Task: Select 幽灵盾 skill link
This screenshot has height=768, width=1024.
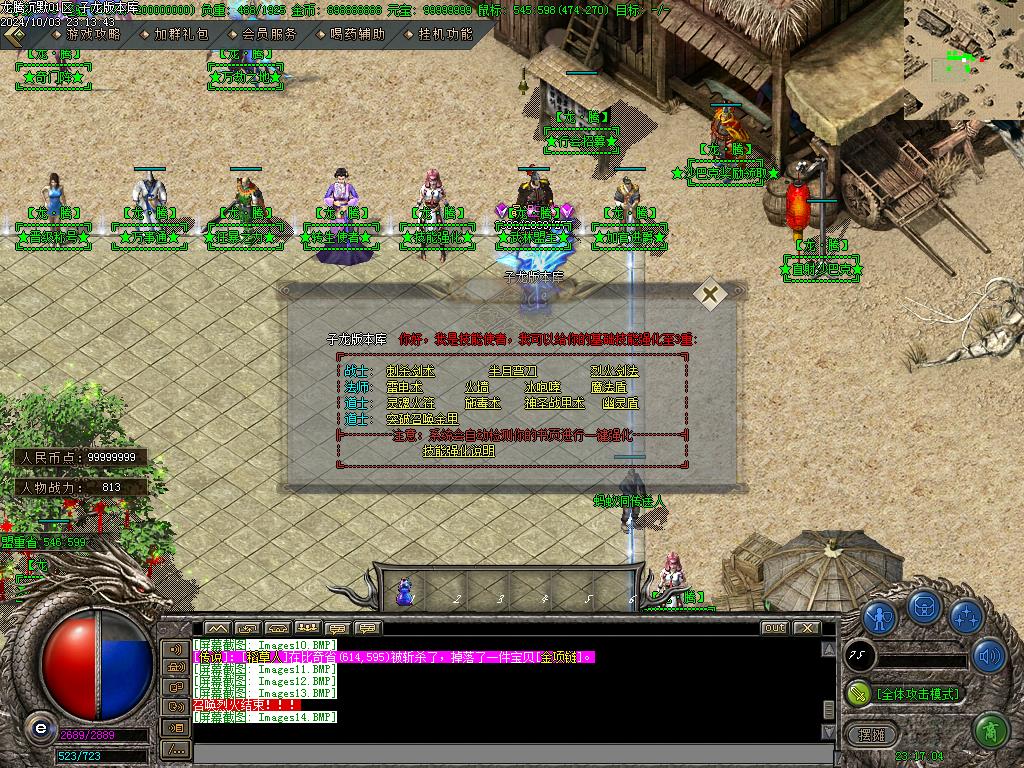Action: (x=621, y=403)
